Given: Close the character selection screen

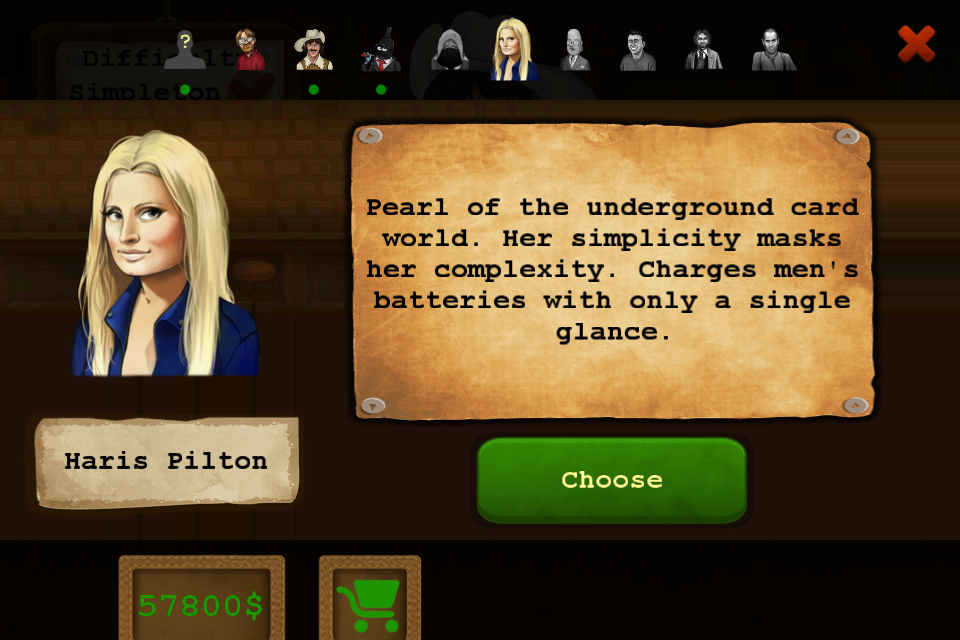Looking at the screenshot, I should [x=915, y=44].
